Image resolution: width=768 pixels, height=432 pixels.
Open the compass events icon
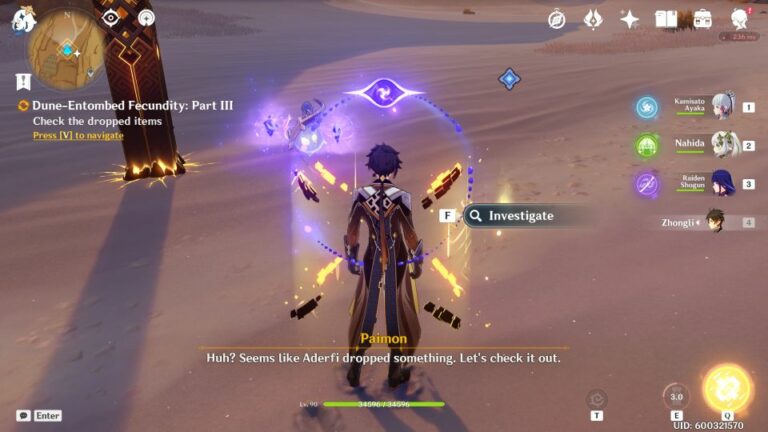click(557, 19)
